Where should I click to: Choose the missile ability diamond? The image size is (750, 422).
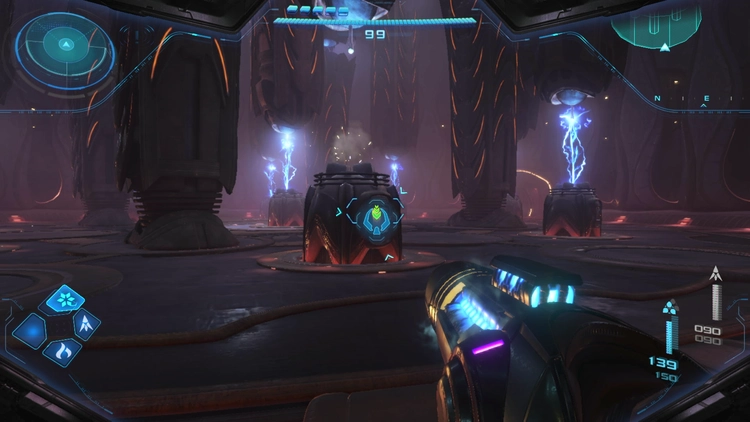pyautogui.click(x=86, y=324)
